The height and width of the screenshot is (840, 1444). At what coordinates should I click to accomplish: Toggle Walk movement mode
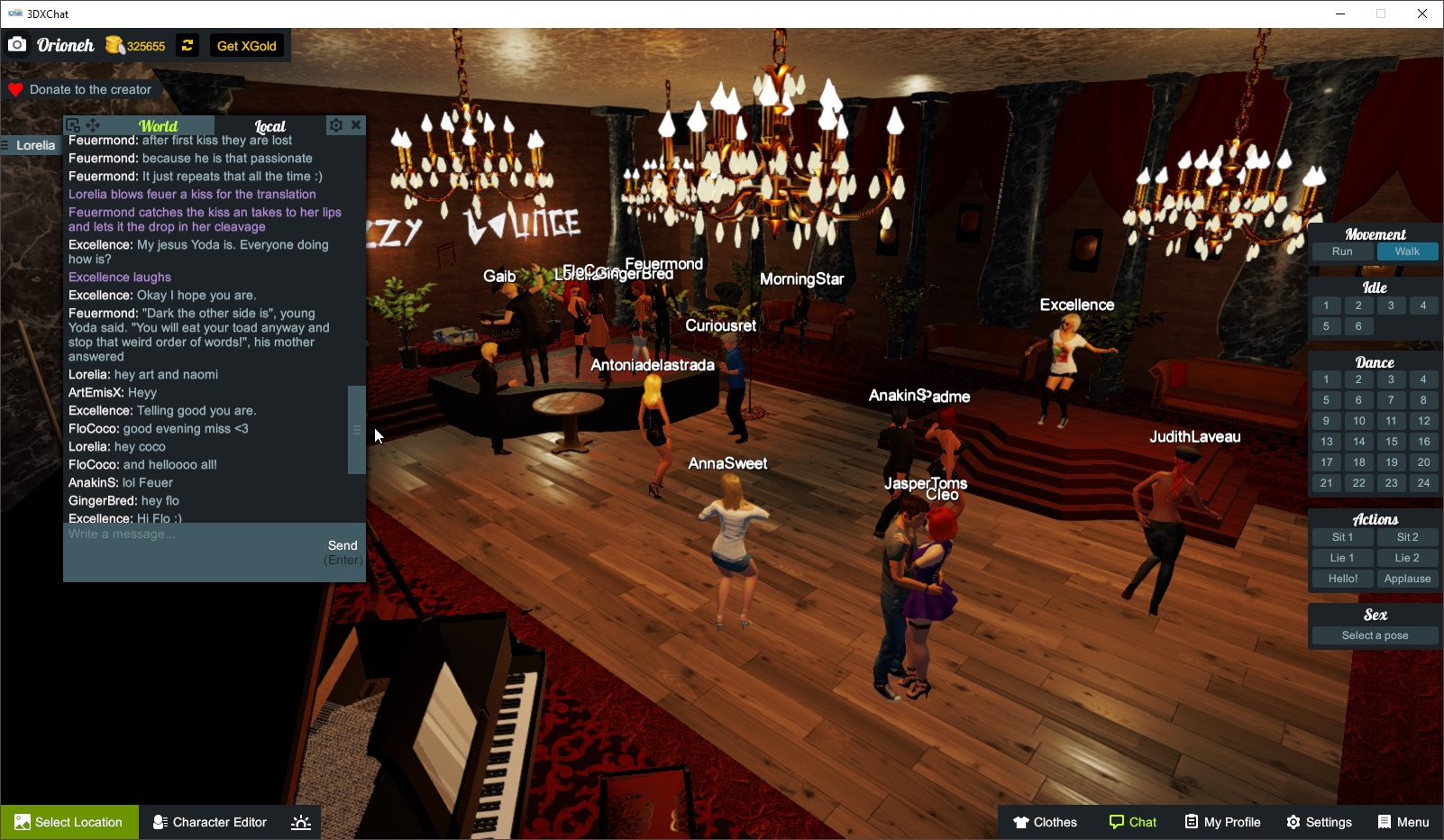[1408, 251]
